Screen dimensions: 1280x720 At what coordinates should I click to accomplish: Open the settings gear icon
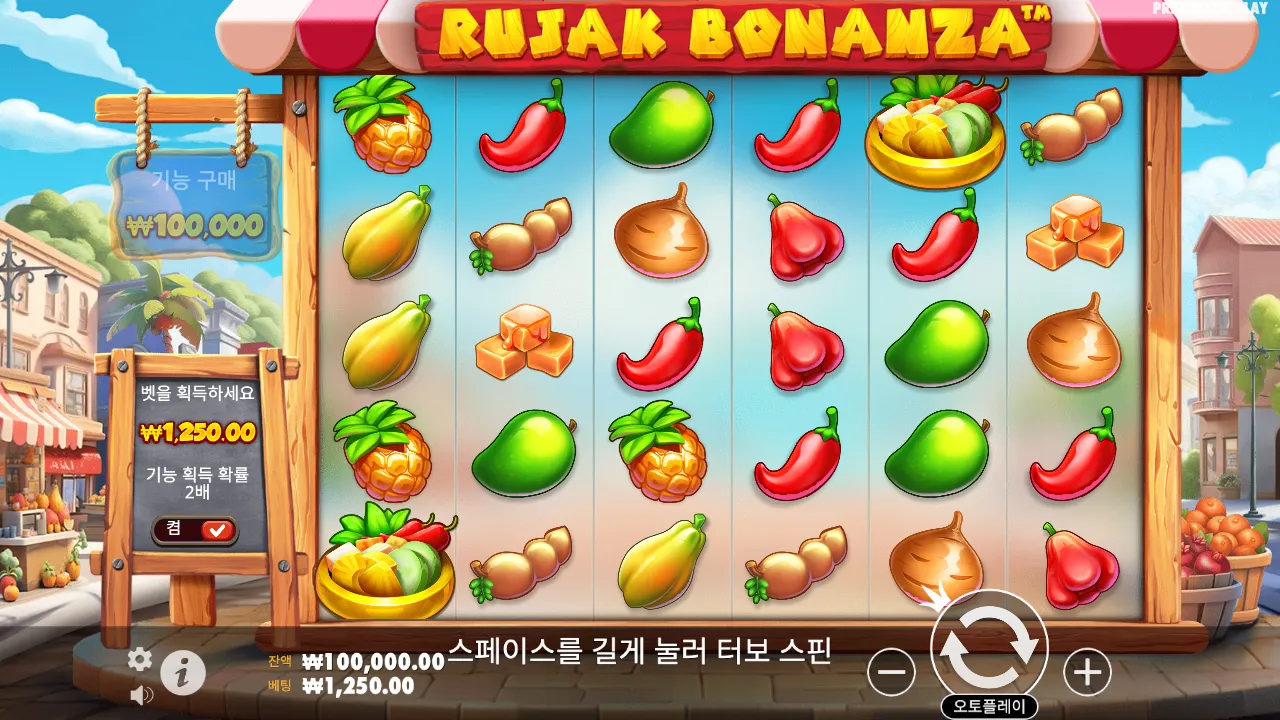(138, 661)
